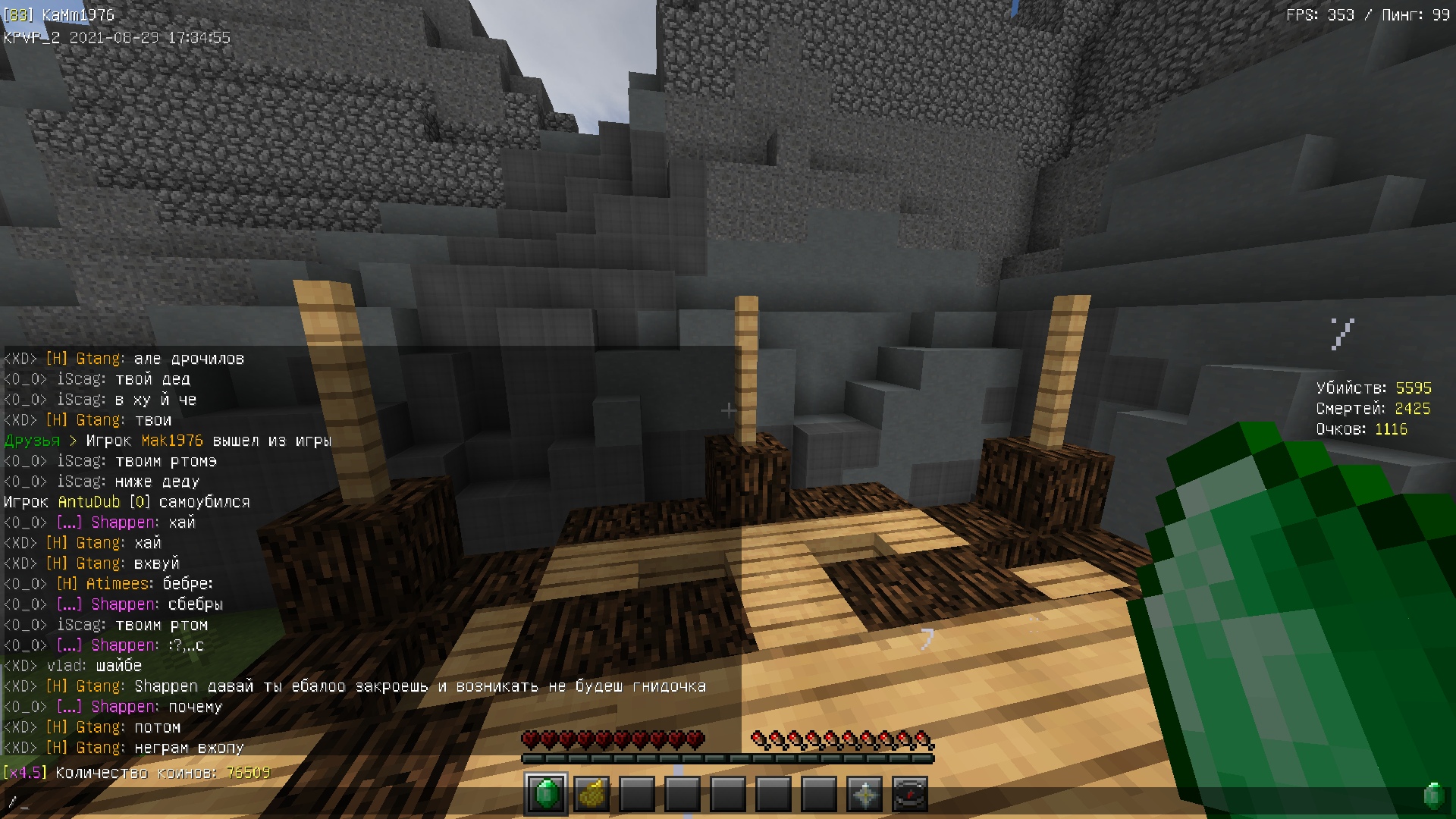This screenshot has width=1456, height=819.
Task: Click vlad's name in the chat log
Action: click(66, 666)
